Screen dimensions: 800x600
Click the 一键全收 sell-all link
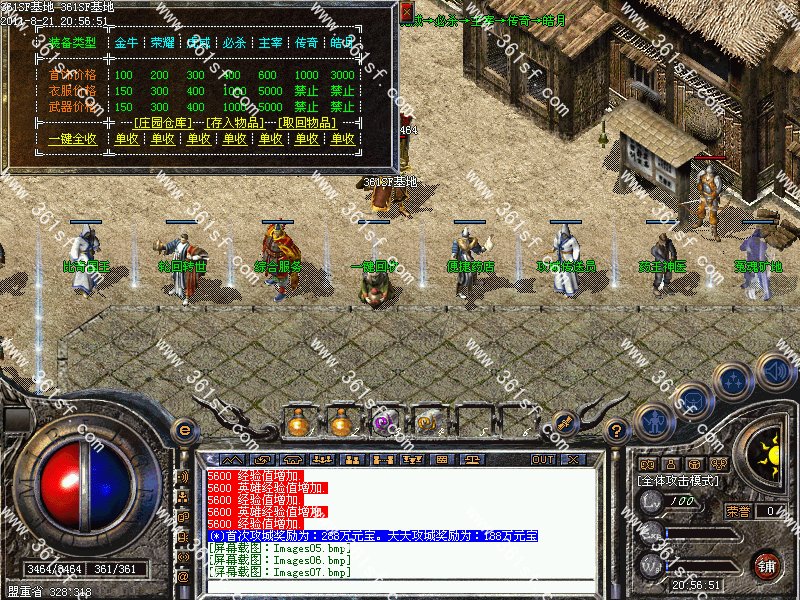(x=72, y=139)
